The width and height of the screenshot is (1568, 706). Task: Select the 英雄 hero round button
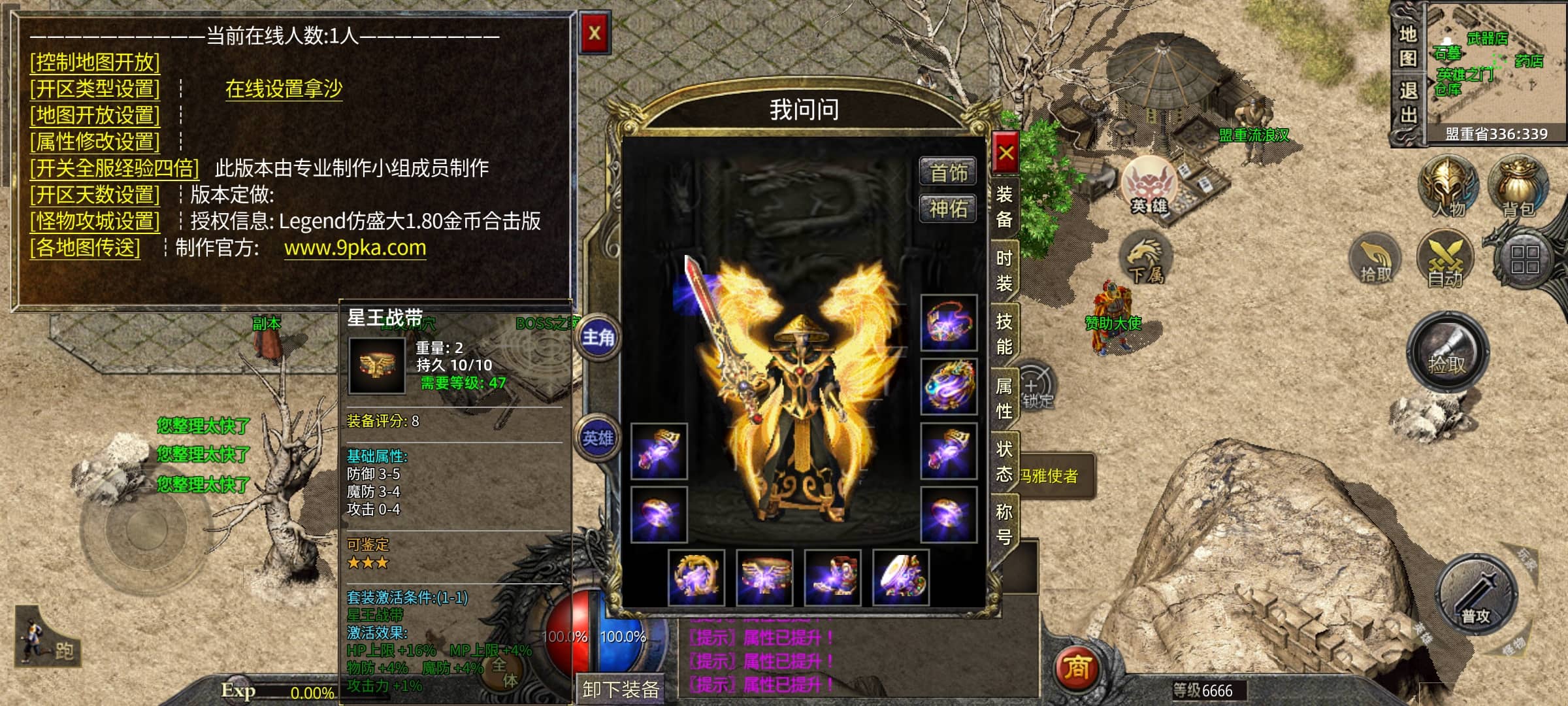[598, 437]
